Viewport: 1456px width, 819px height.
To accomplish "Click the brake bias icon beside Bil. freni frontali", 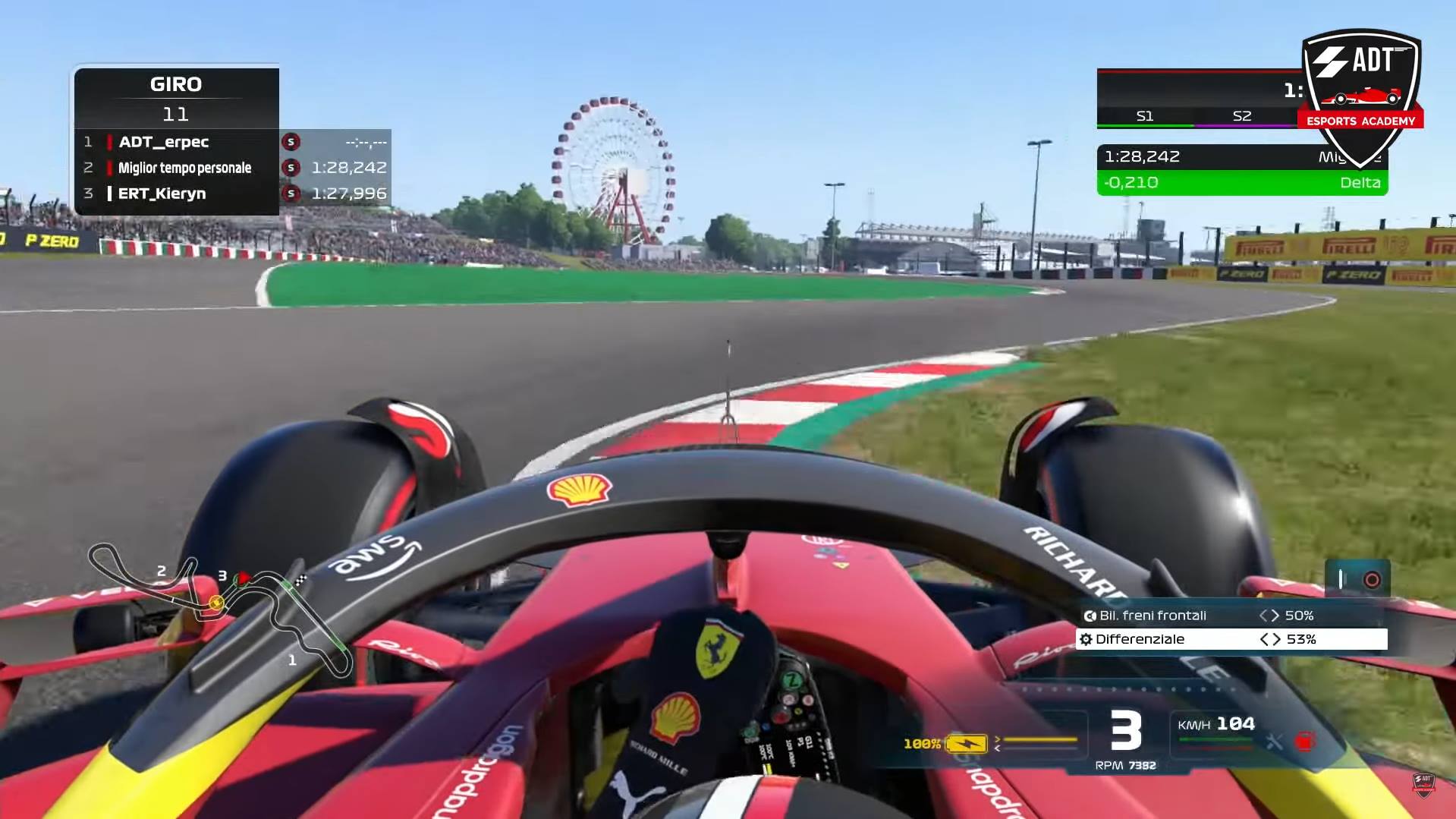I will [1090, 616].
